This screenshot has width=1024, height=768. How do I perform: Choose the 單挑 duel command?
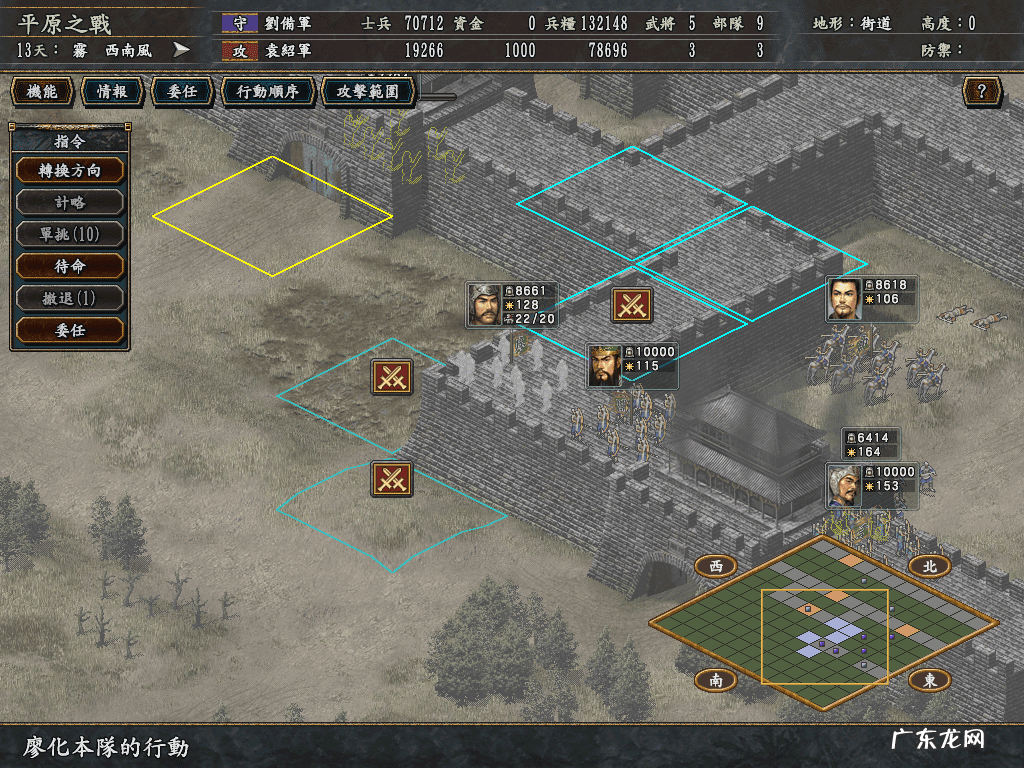[70, 234]
